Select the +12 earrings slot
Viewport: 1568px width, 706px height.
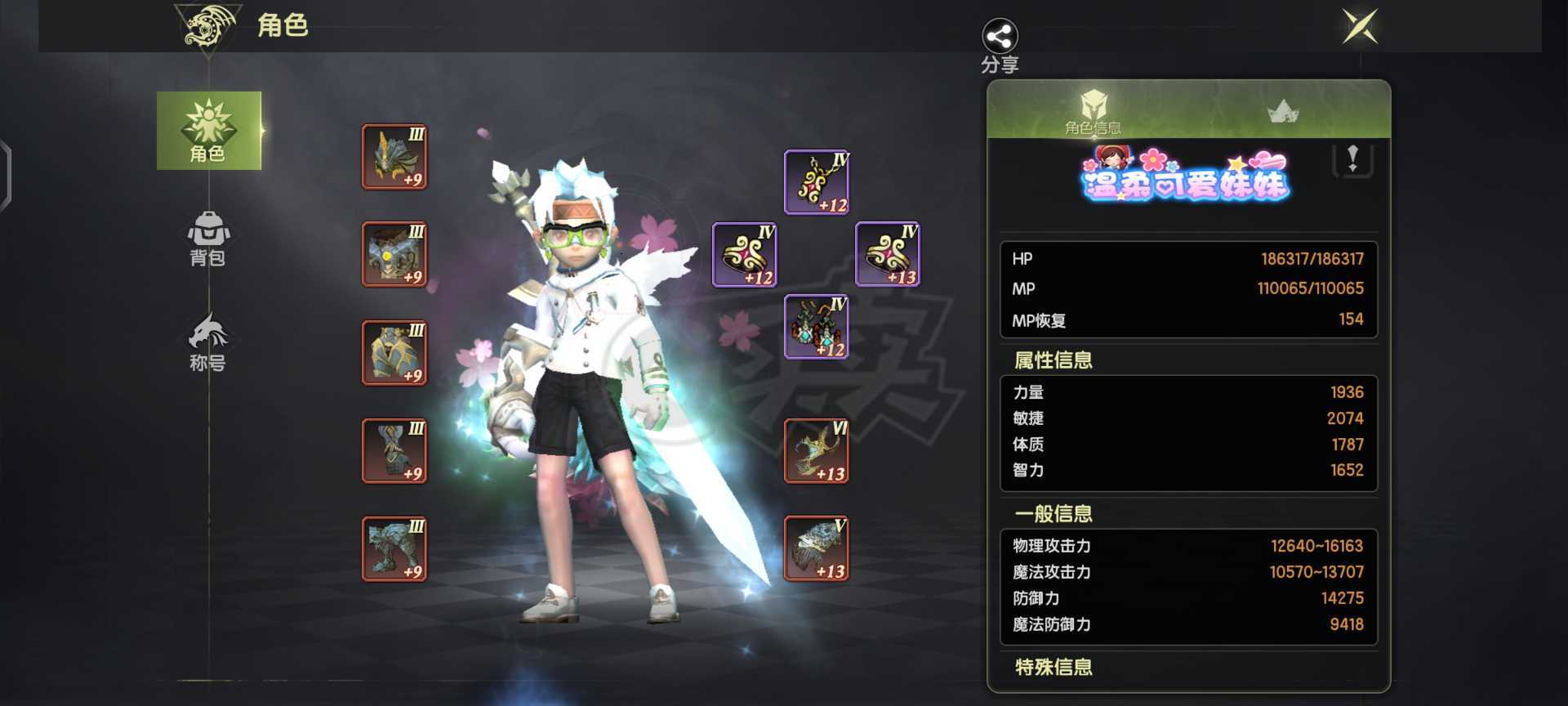point(817,327)
